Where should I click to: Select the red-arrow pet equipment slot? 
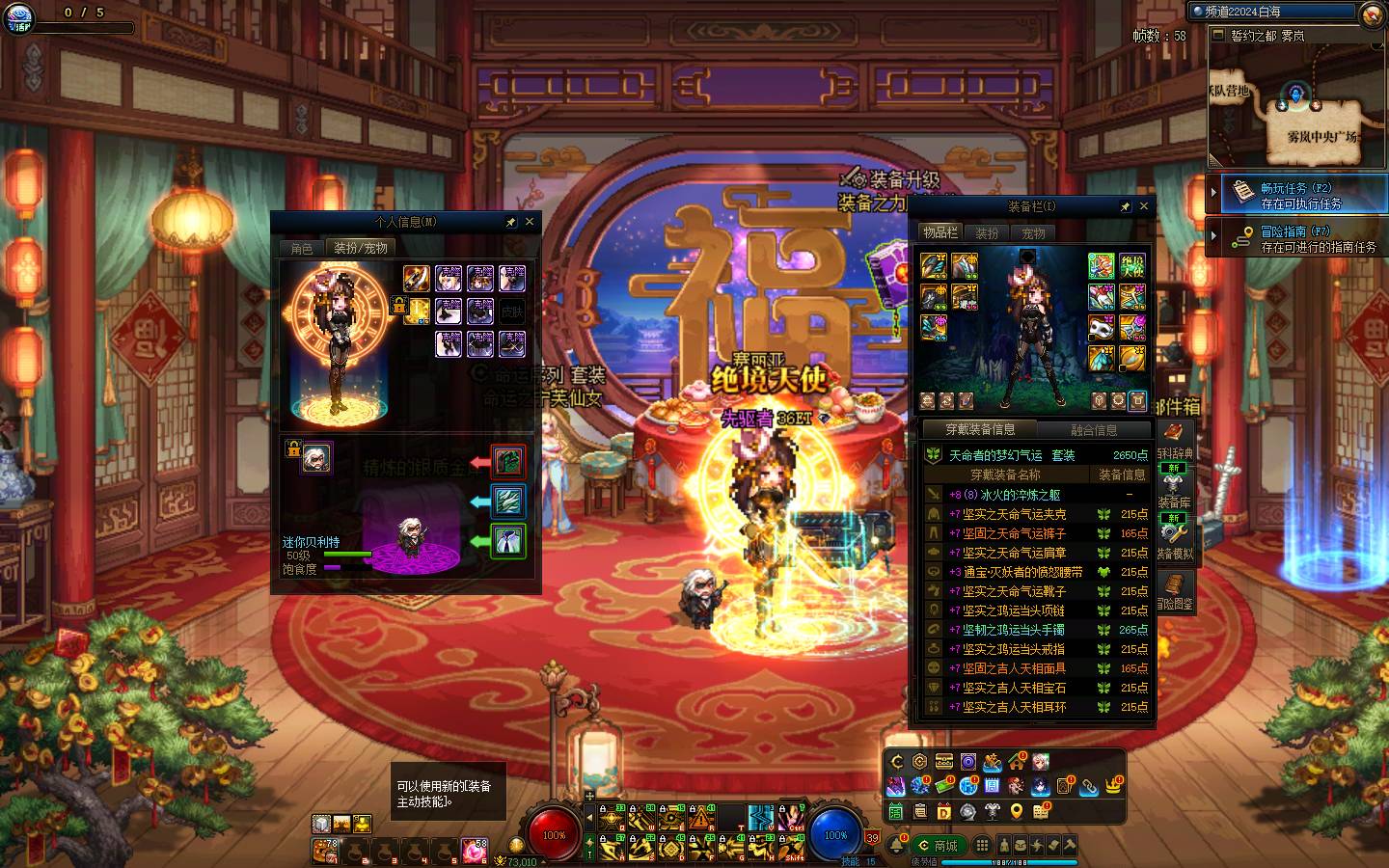click(x=508, y=462)
